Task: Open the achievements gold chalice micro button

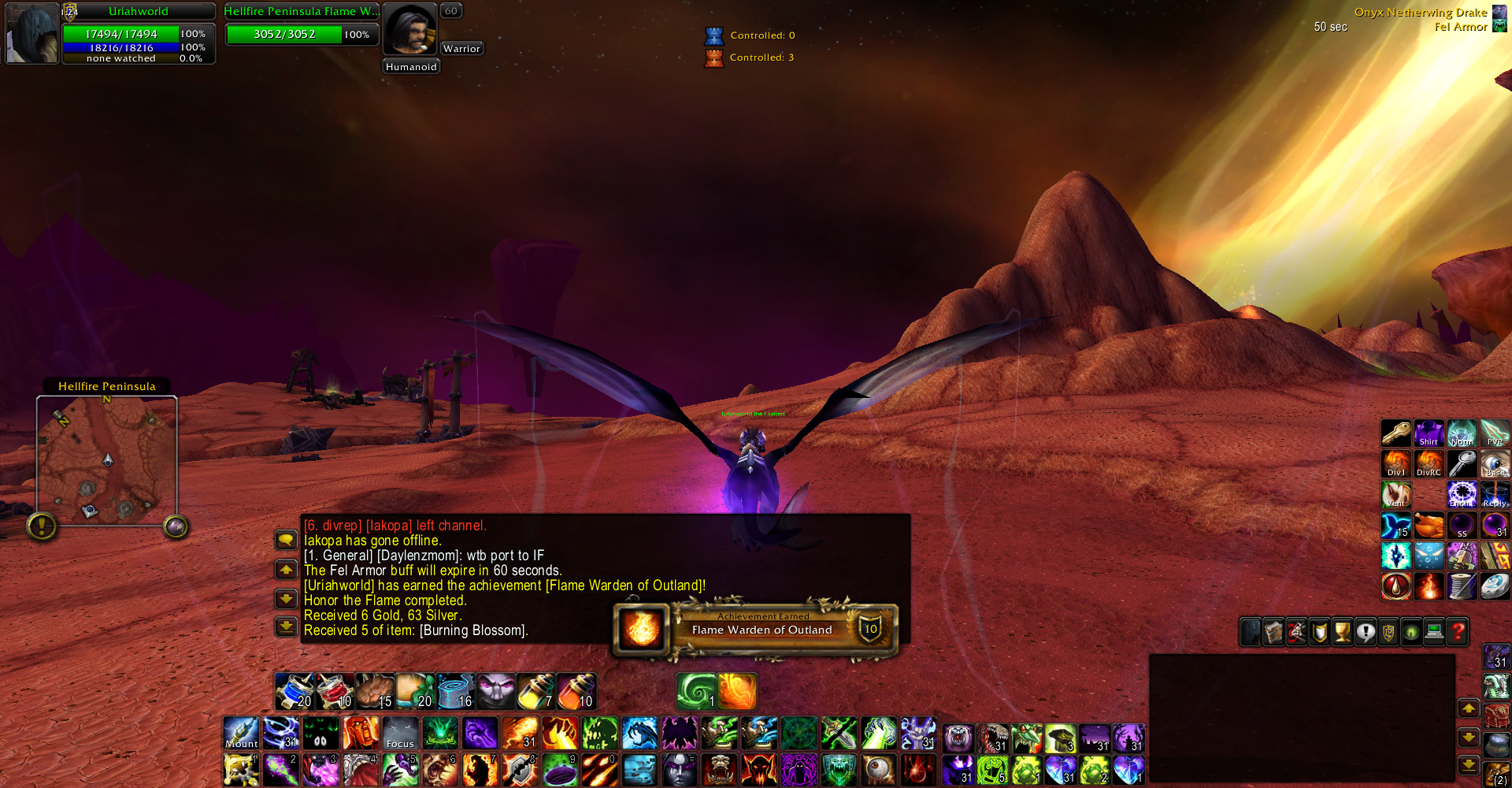Action: click(1342, 632)
